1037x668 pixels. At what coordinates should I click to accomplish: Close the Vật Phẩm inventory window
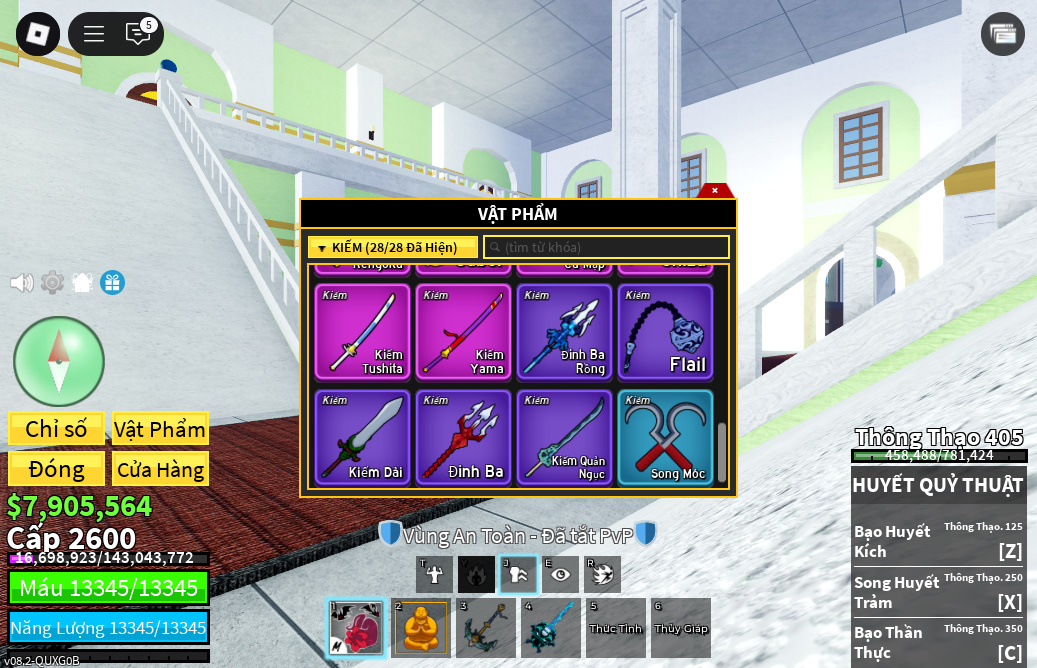(715, 190)
